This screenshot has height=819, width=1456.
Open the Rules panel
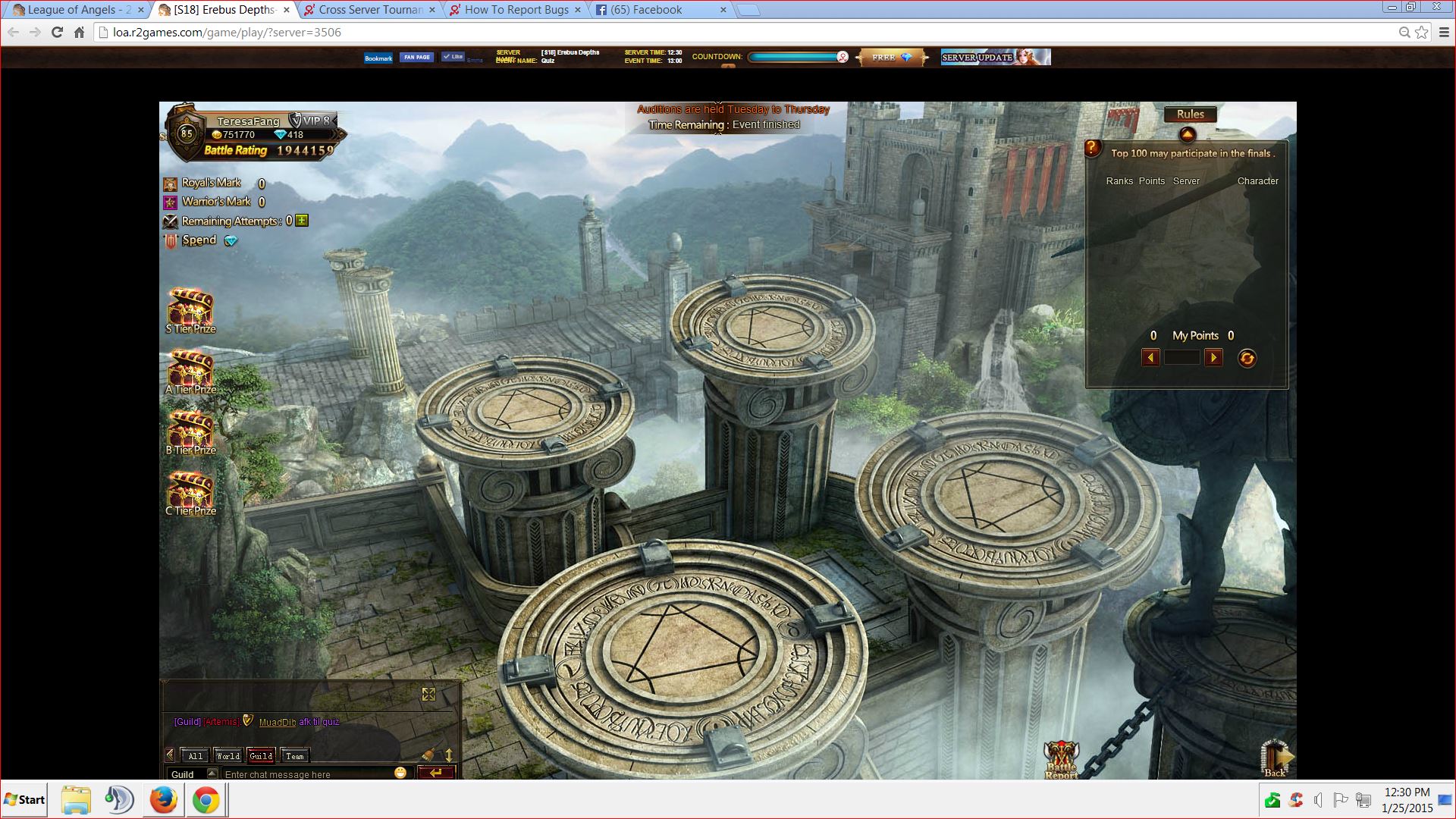(x=1190, y=115)
